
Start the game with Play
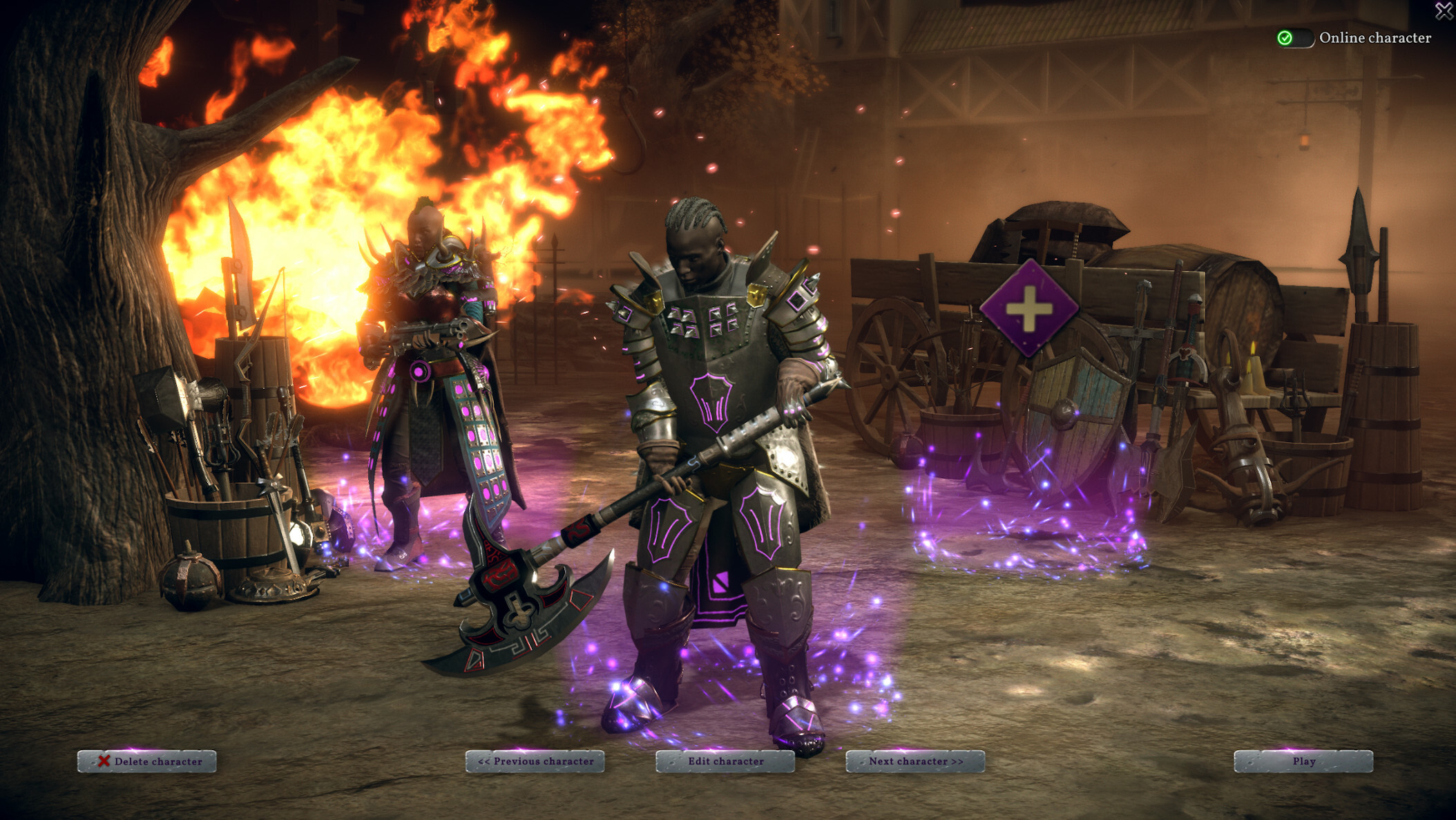point(1303,761)
